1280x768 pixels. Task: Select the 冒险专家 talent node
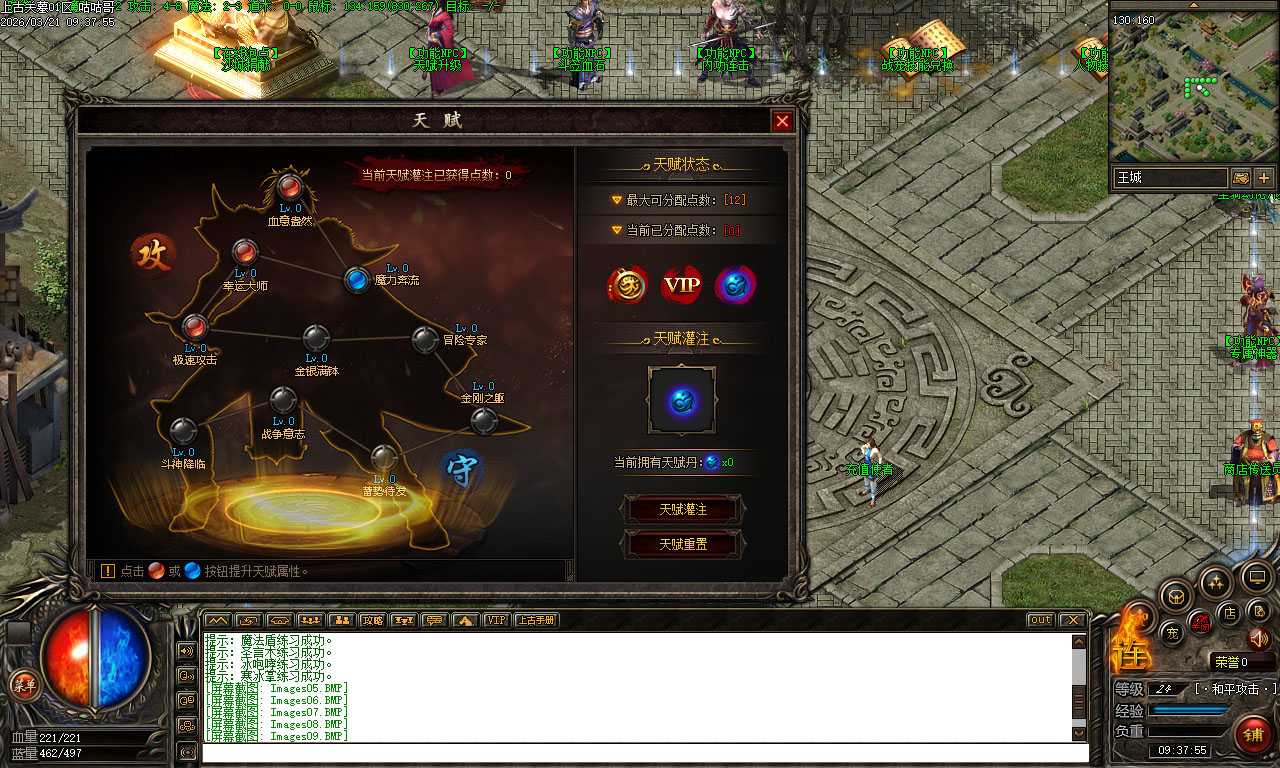coord(425,339)
